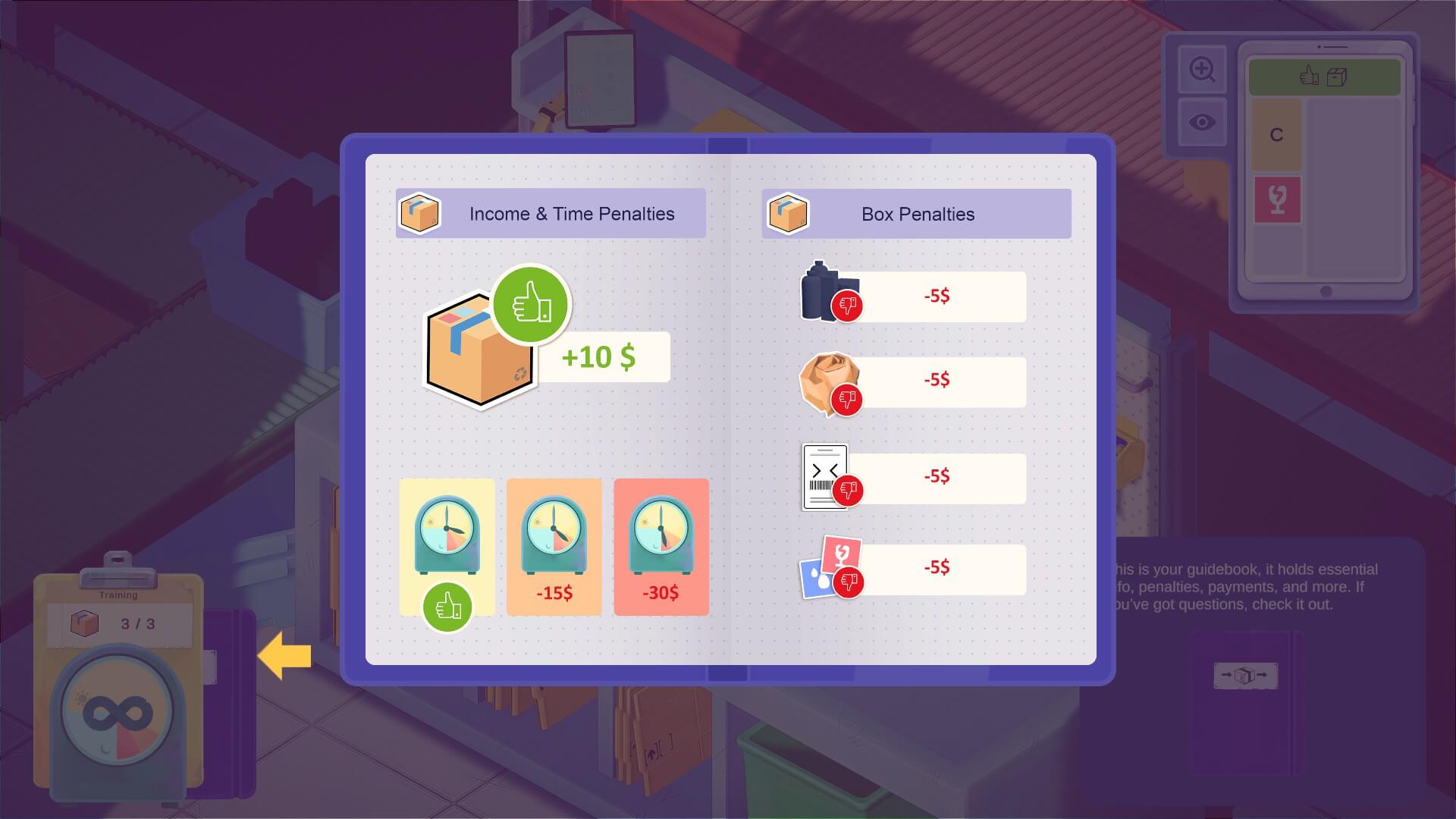
Task: Click the box icon beside Income & Time Penalties
Action: click(x=419, y=213)
